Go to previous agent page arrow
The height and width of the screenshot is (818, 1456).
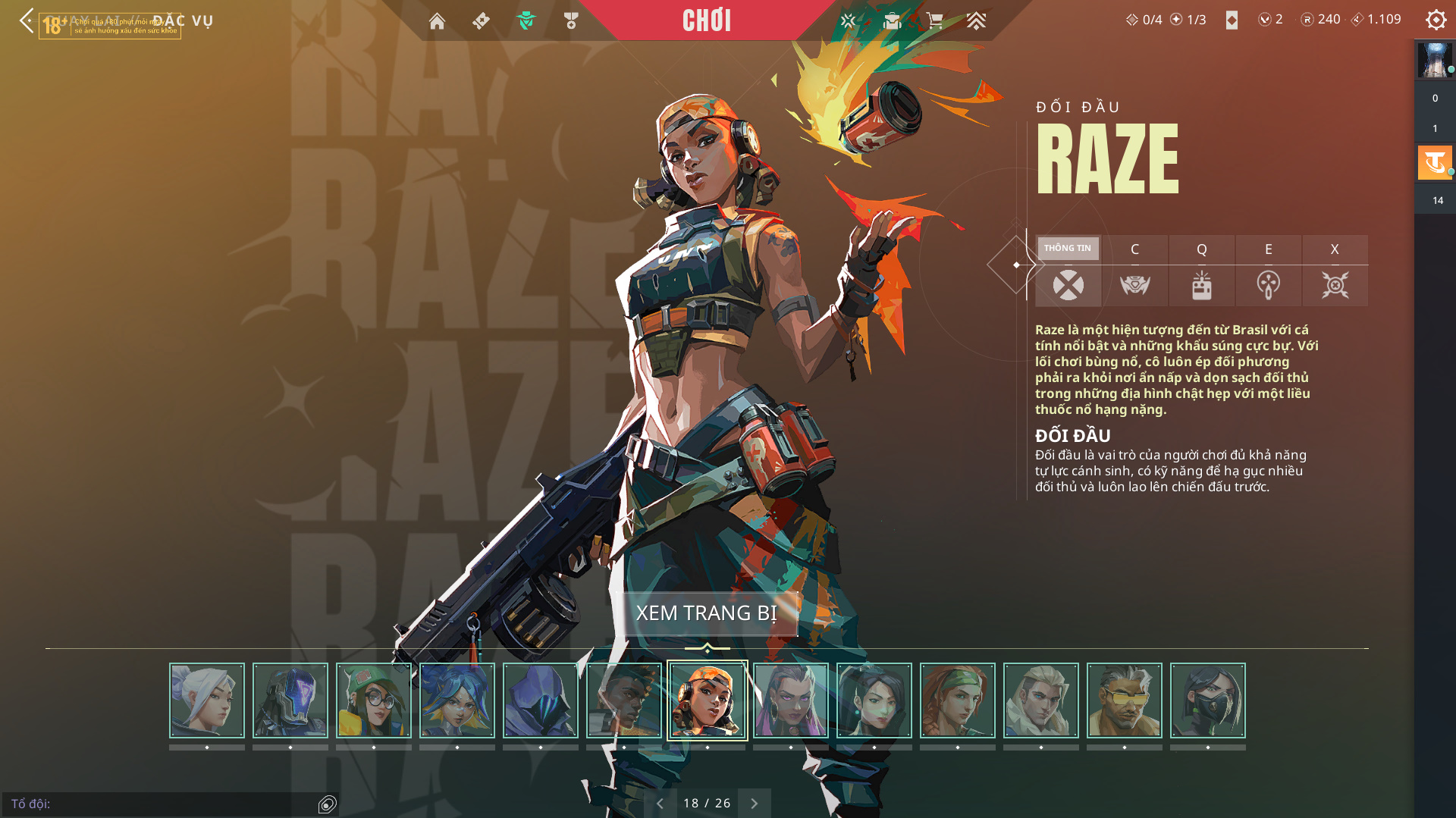(660, 804)
